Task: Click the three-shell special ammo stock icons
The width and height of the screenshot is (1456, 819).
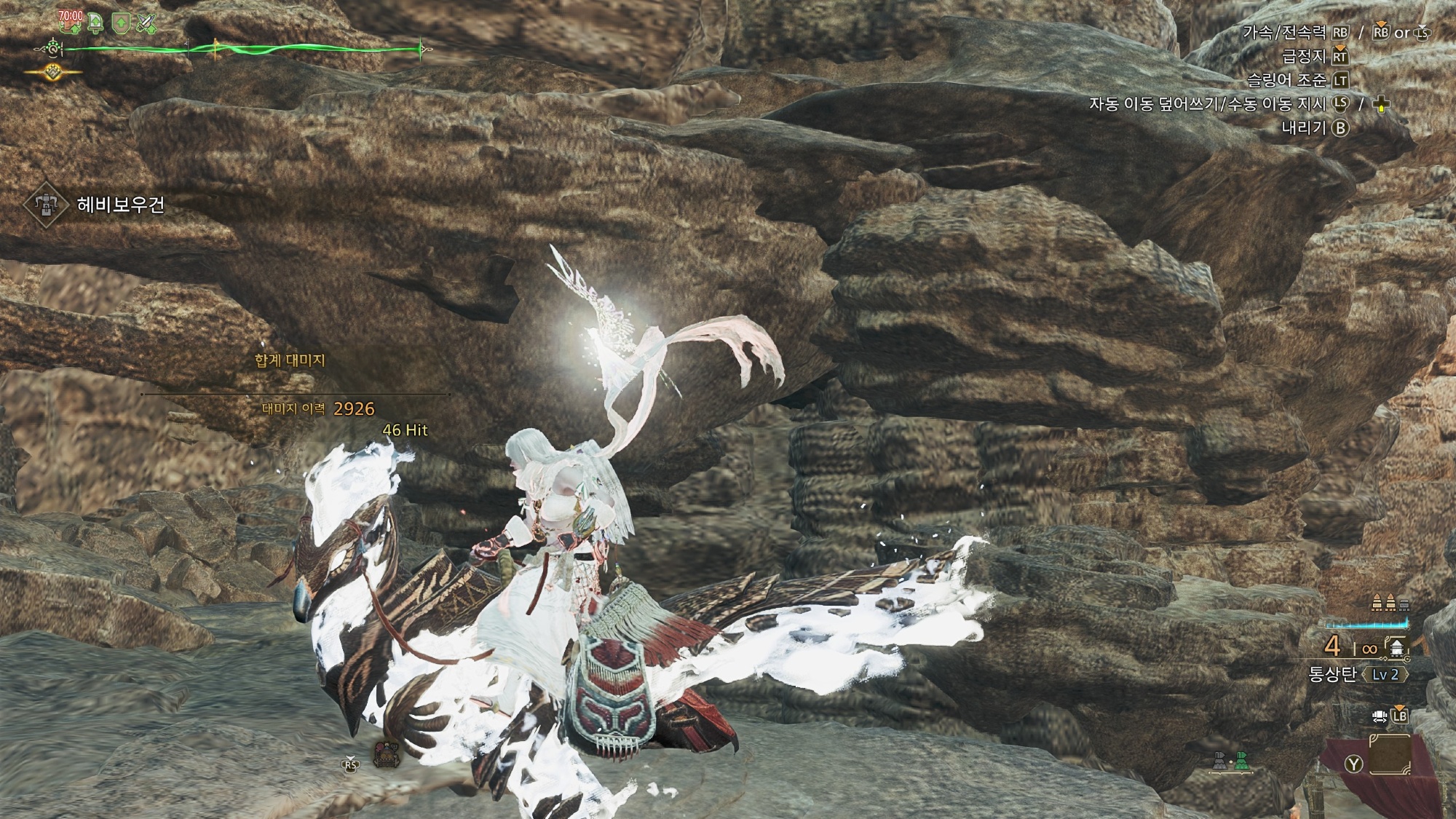Action: coord(1390,603)
